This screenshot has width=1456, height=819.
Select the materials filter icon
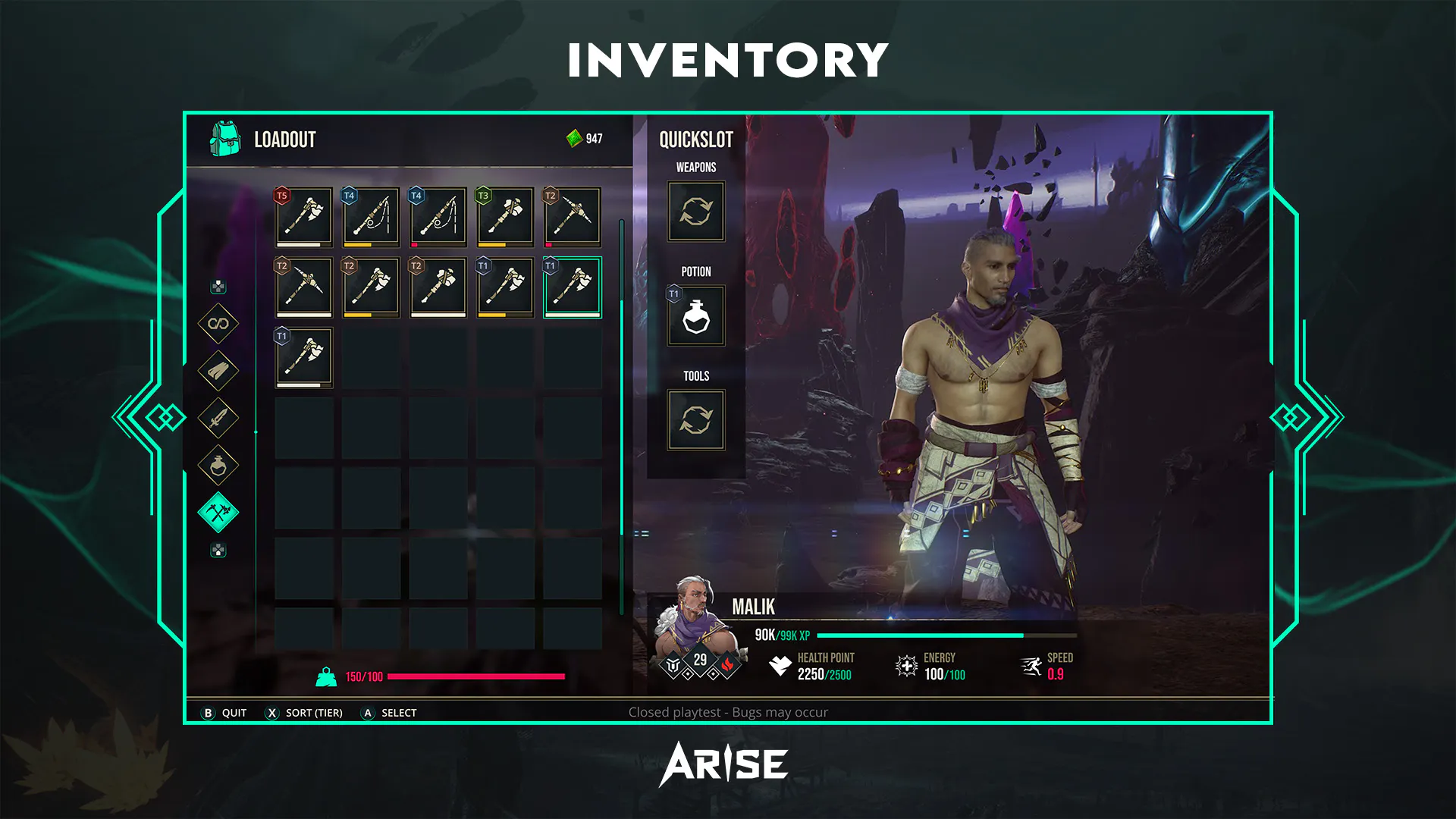coord(218,372)
